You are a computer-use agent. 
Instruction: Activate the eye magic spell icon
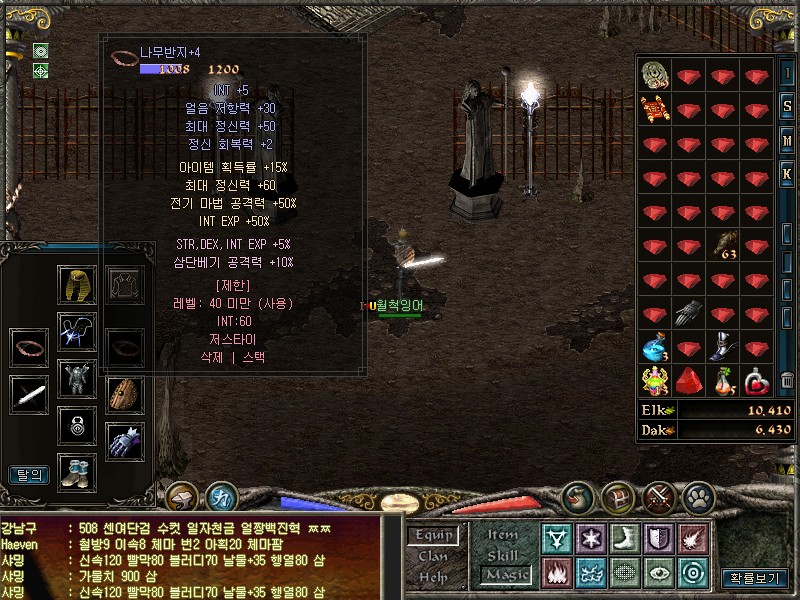pyautogui.click(x=659, y=573)
